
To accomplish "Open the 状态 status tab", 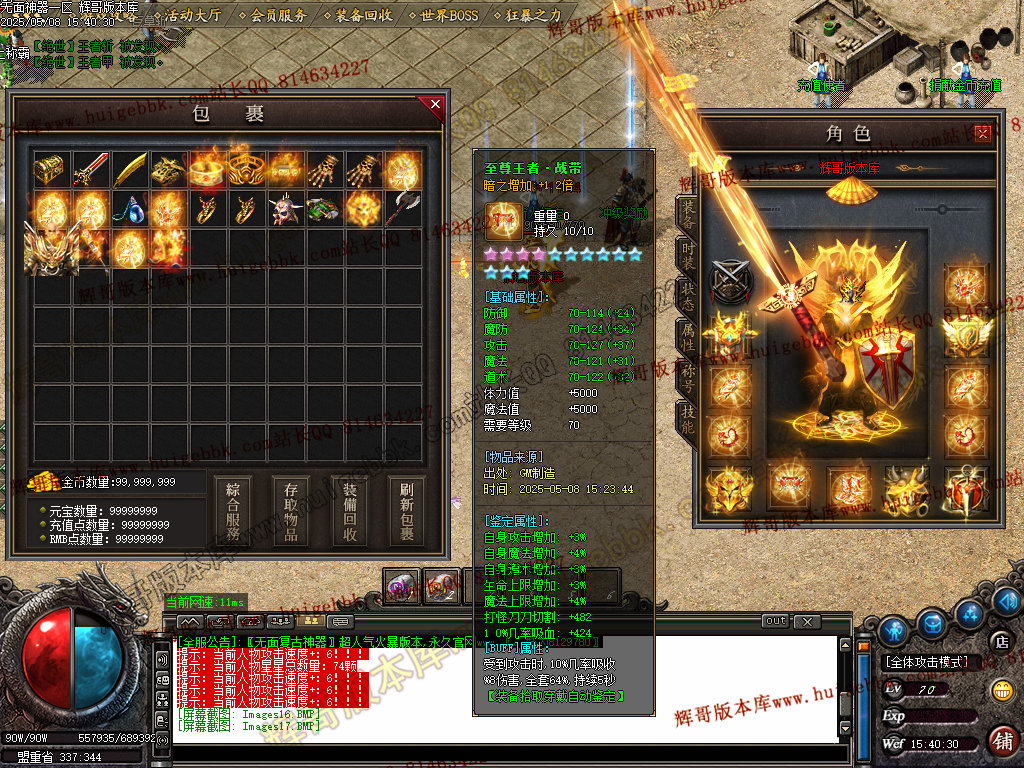I will [687, 295].
